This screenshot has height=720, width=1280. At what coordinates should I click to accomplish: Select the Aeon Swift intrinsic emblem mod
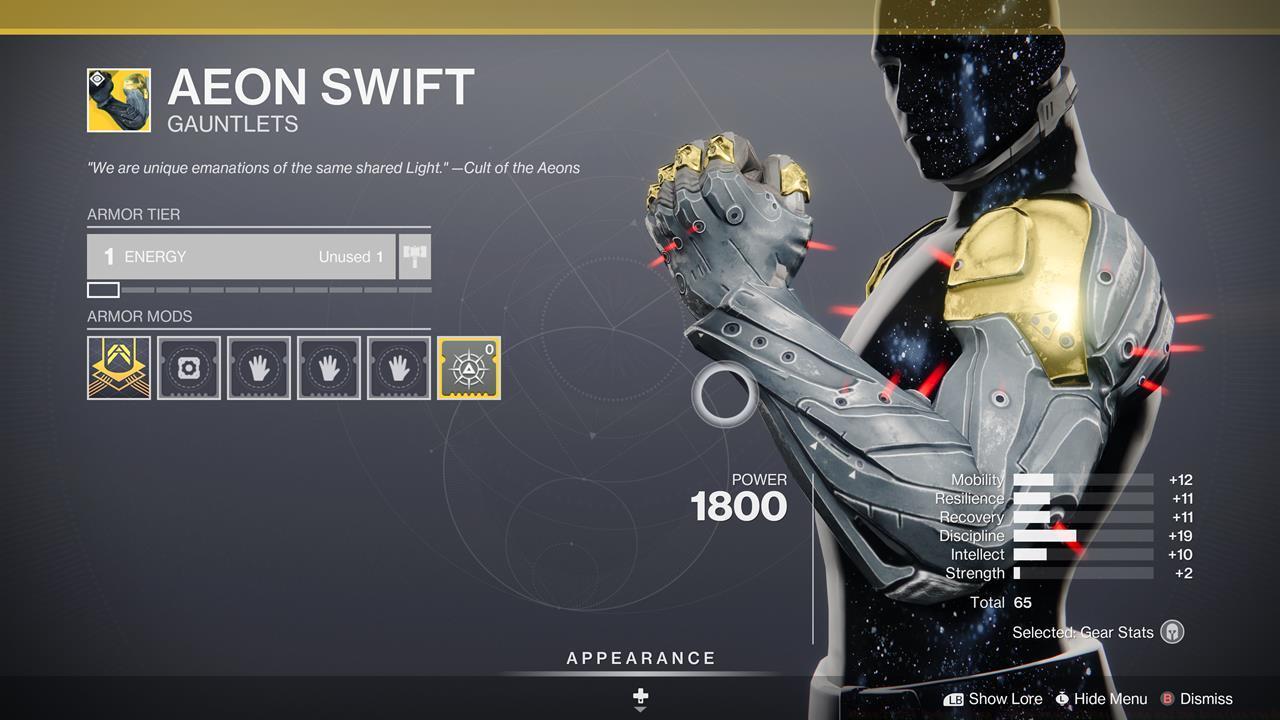point(118,367)
